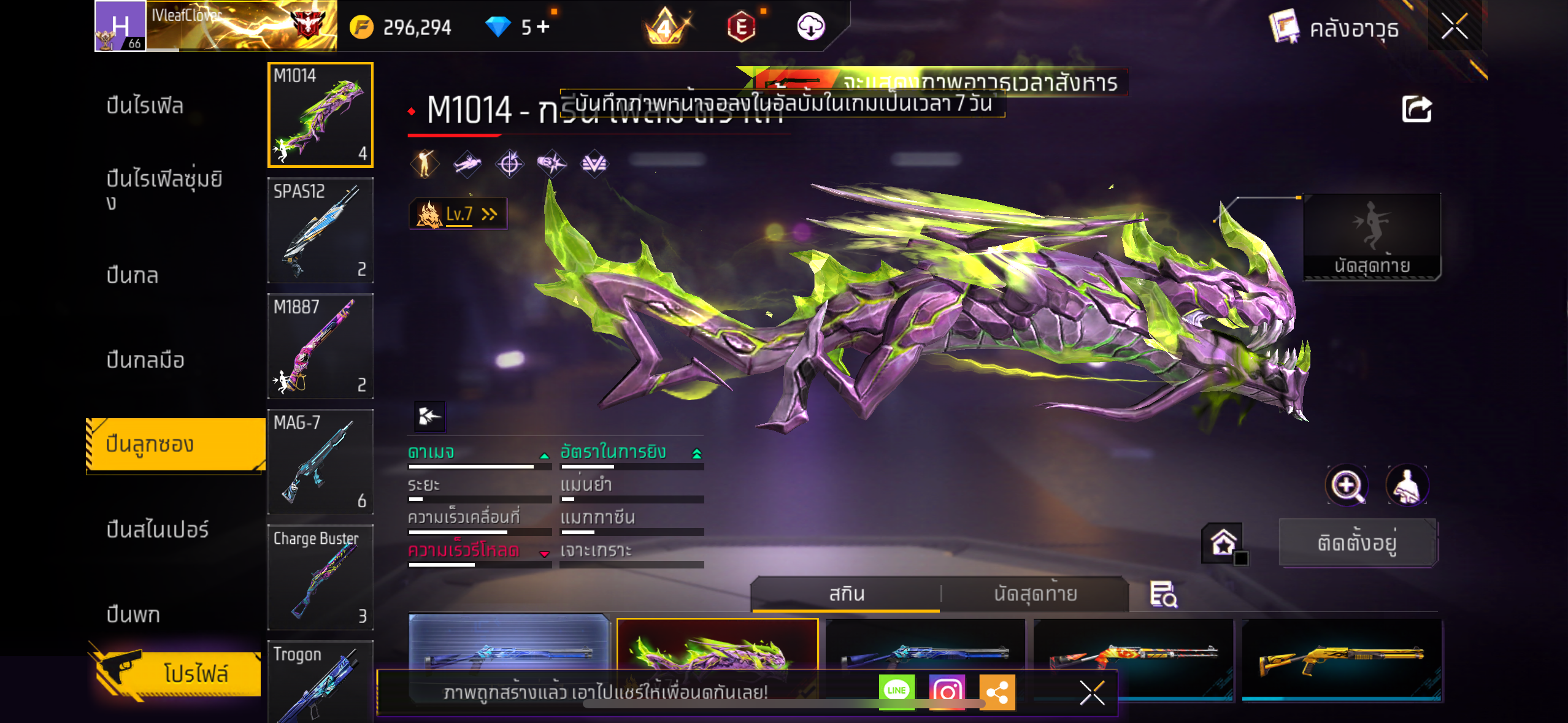Switch to the นัดสุดท้าย tab
Viewport: 1568px width, 723px height.
pyautogui.click(x=1035, y=594)
